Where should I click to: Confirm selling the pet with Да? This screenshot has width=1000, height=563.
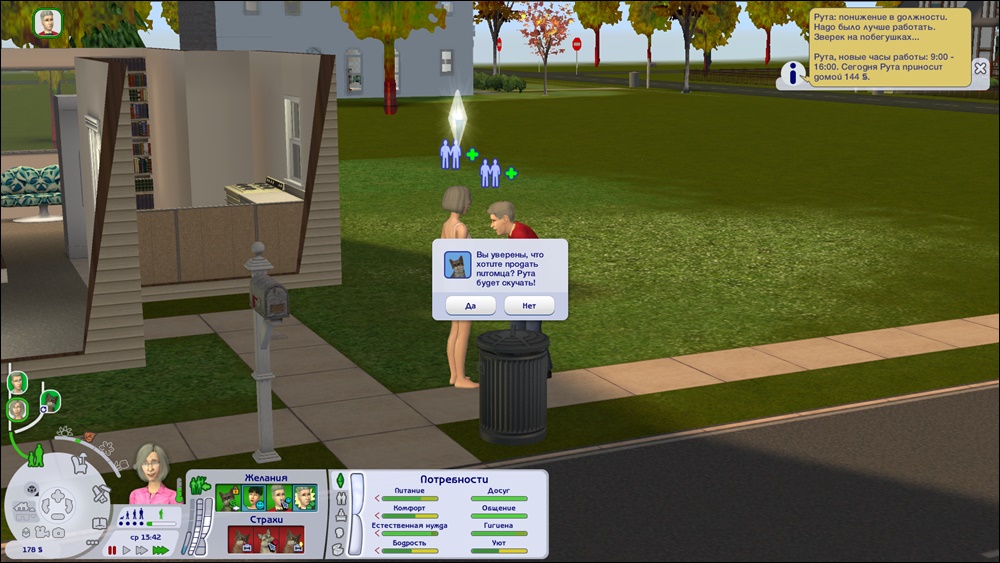tap(470, 305)
